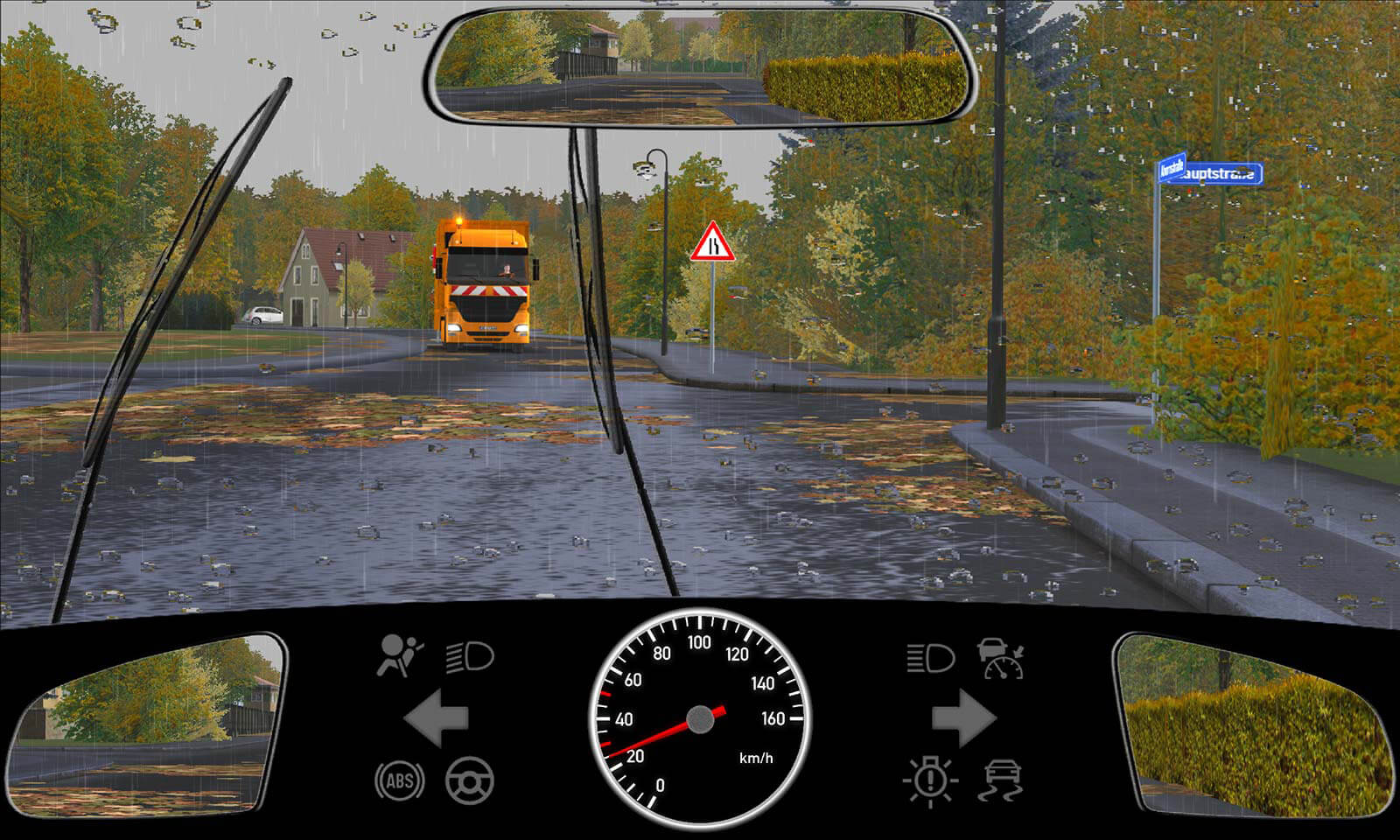
Task: Click the car-and-gauge cruise control icon
Action: coord(1001,658)
